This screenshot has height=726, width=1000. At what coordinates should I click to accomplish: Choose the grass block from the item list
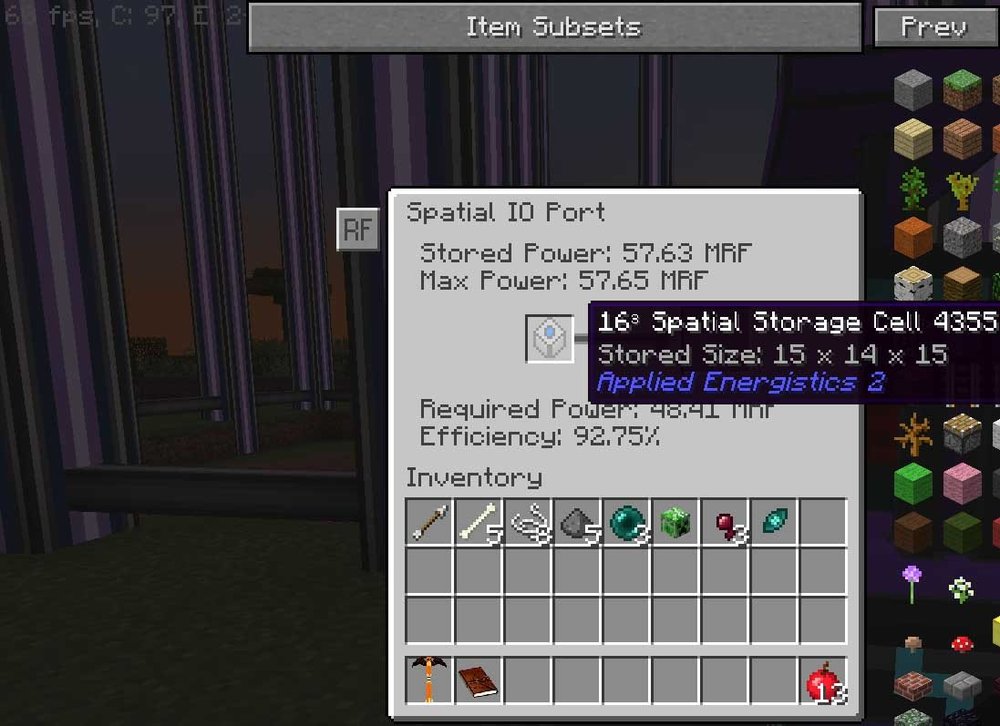(x=961, y=91)
